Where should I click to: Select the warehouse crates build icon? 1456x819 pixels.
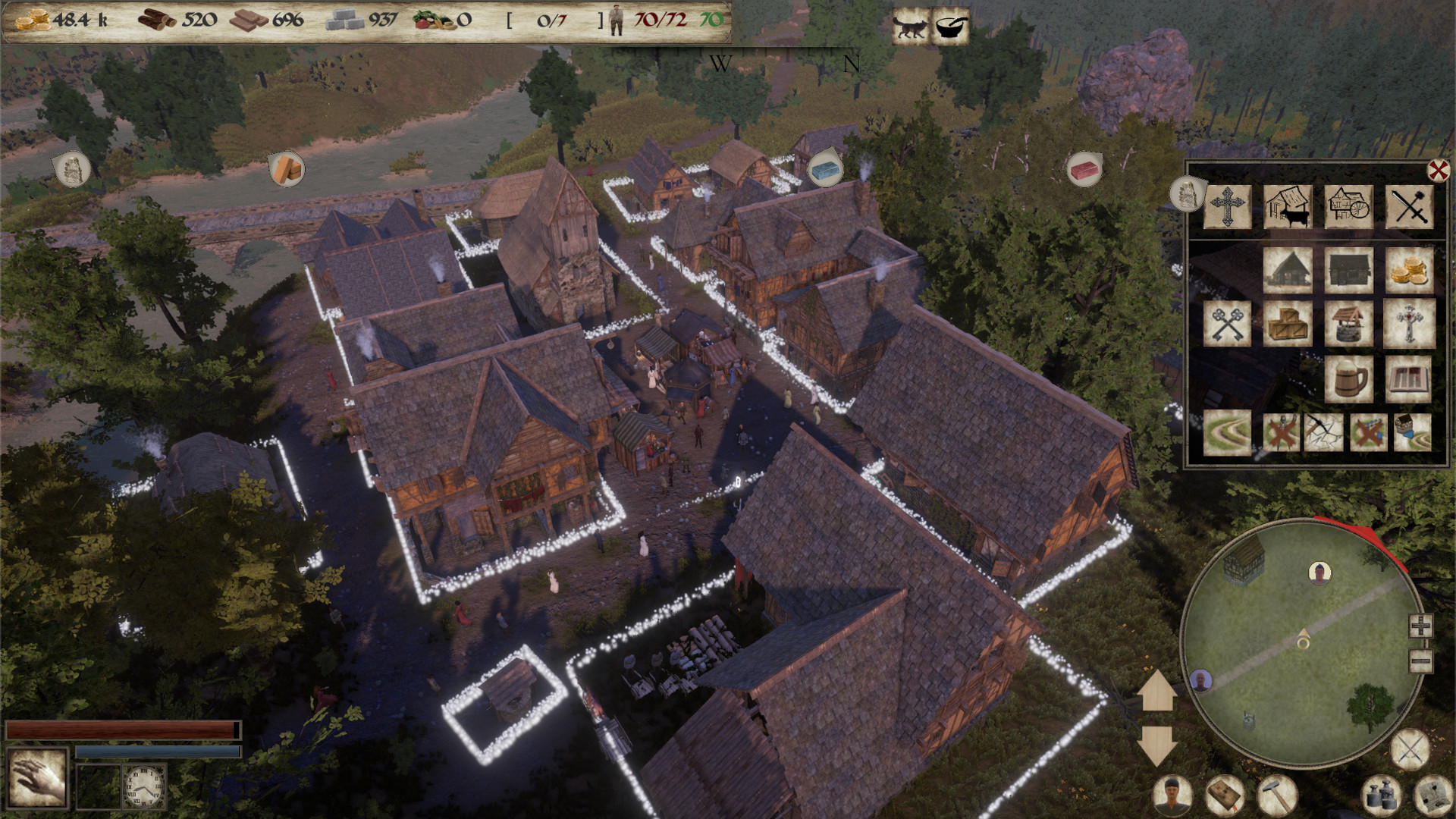1289,323
